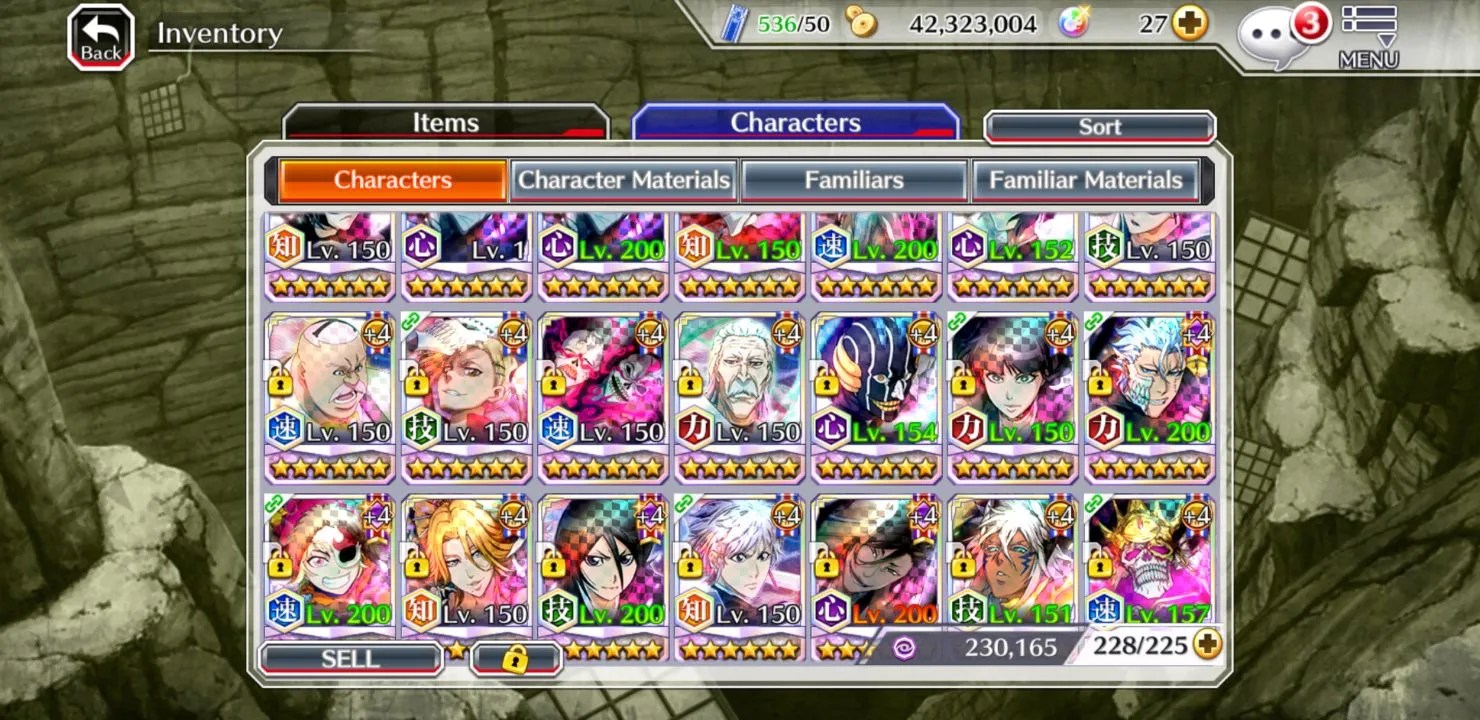Open the MENU in the corner

point(1368,37)
